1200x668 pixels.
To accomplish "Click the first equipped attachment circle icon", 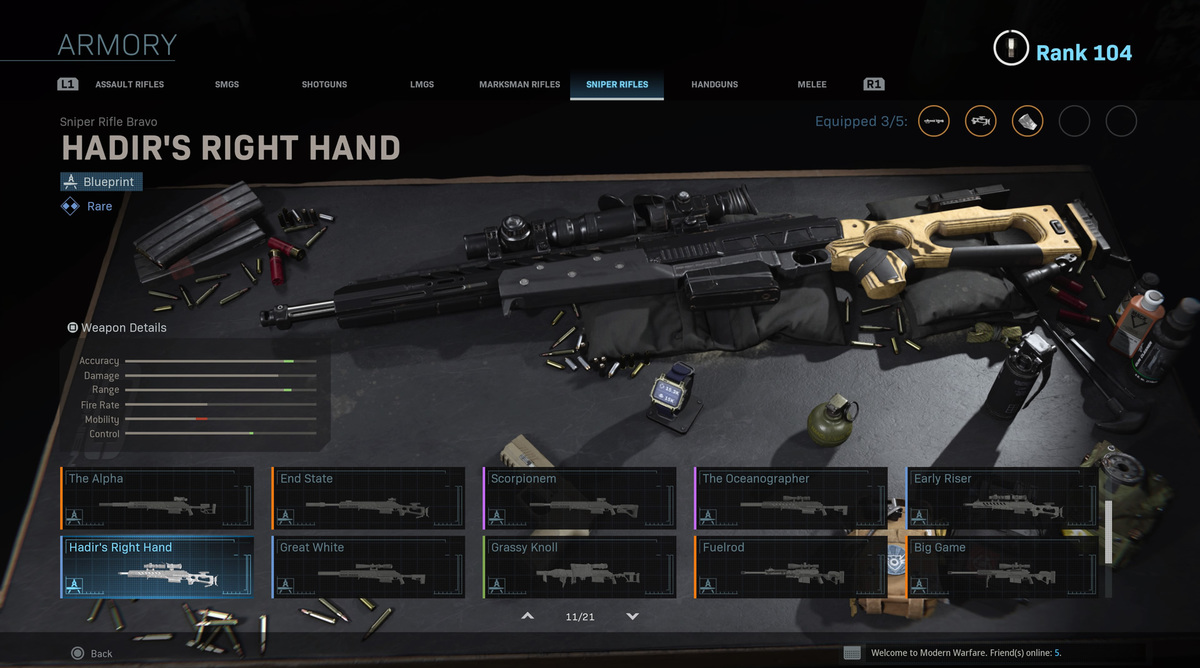I will tap(934, 122).
